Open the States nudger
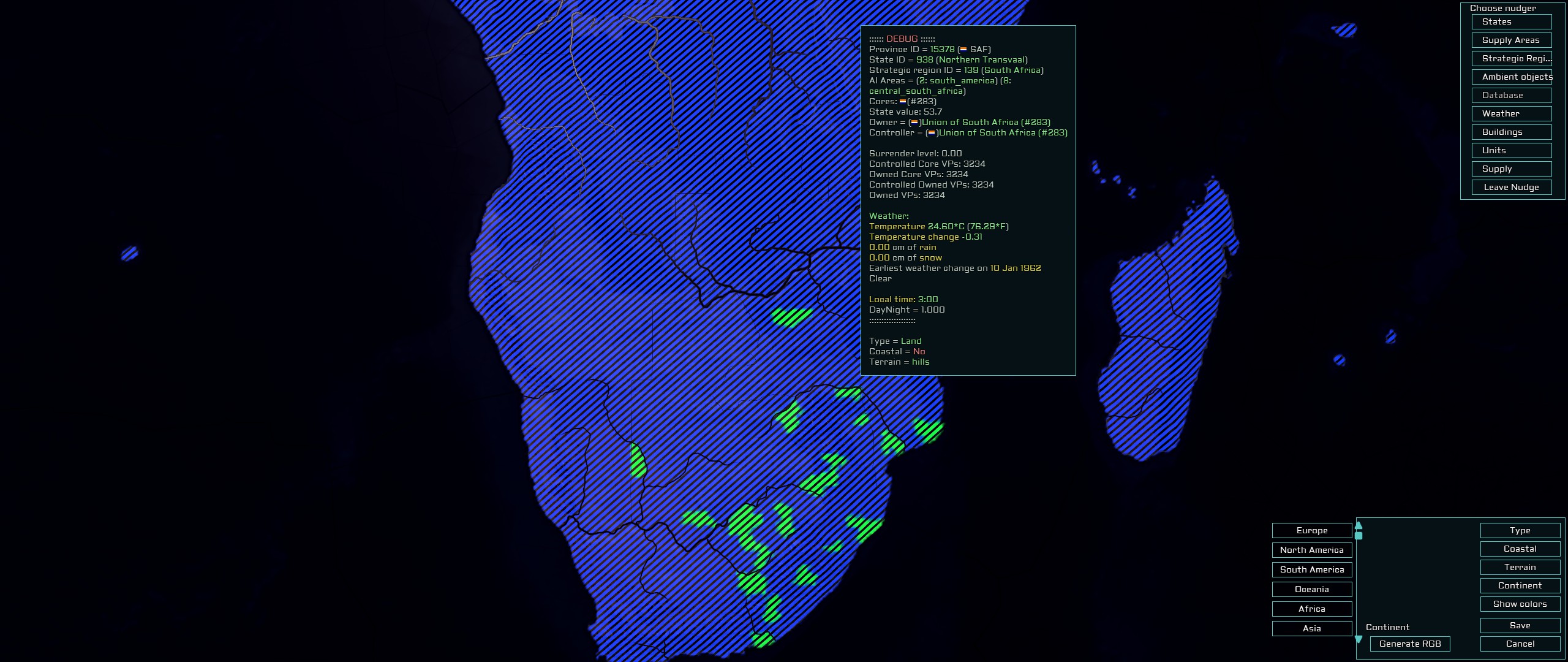This screenshot has width=1568, height=662. pos(1511,21)
